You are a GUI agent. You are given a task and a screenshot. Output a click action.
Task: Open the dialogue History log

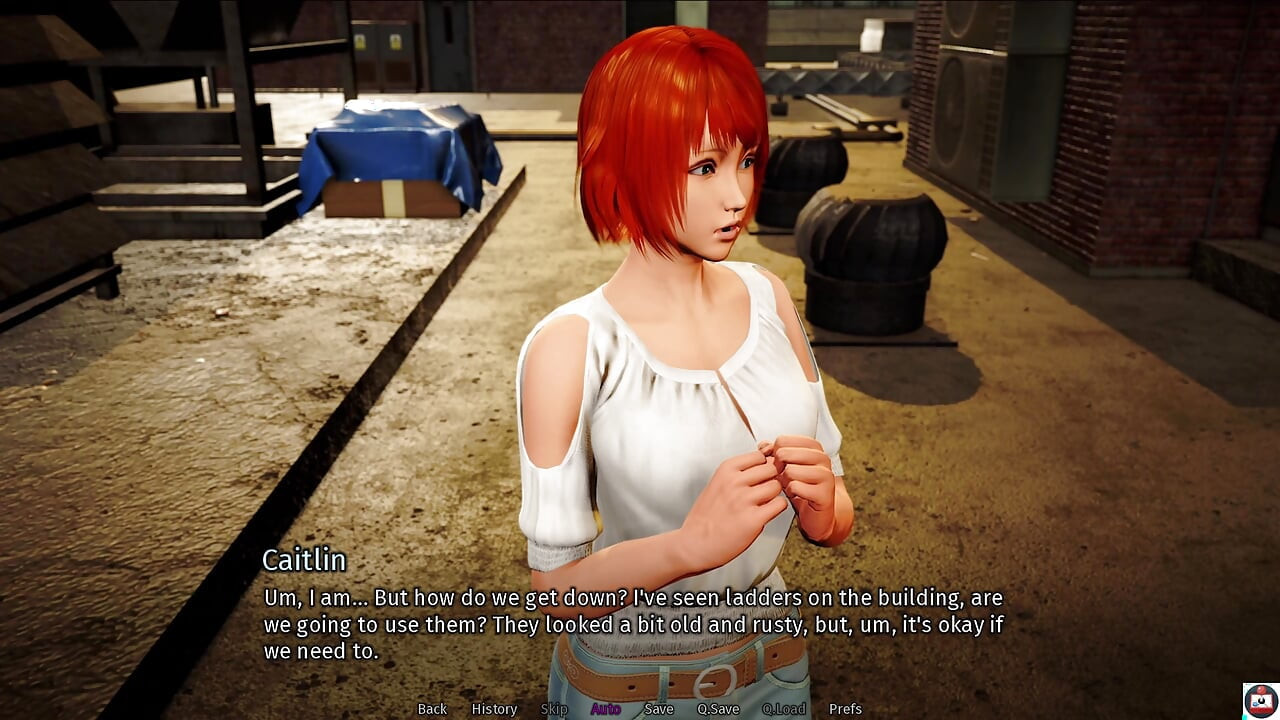coord(494,709)
